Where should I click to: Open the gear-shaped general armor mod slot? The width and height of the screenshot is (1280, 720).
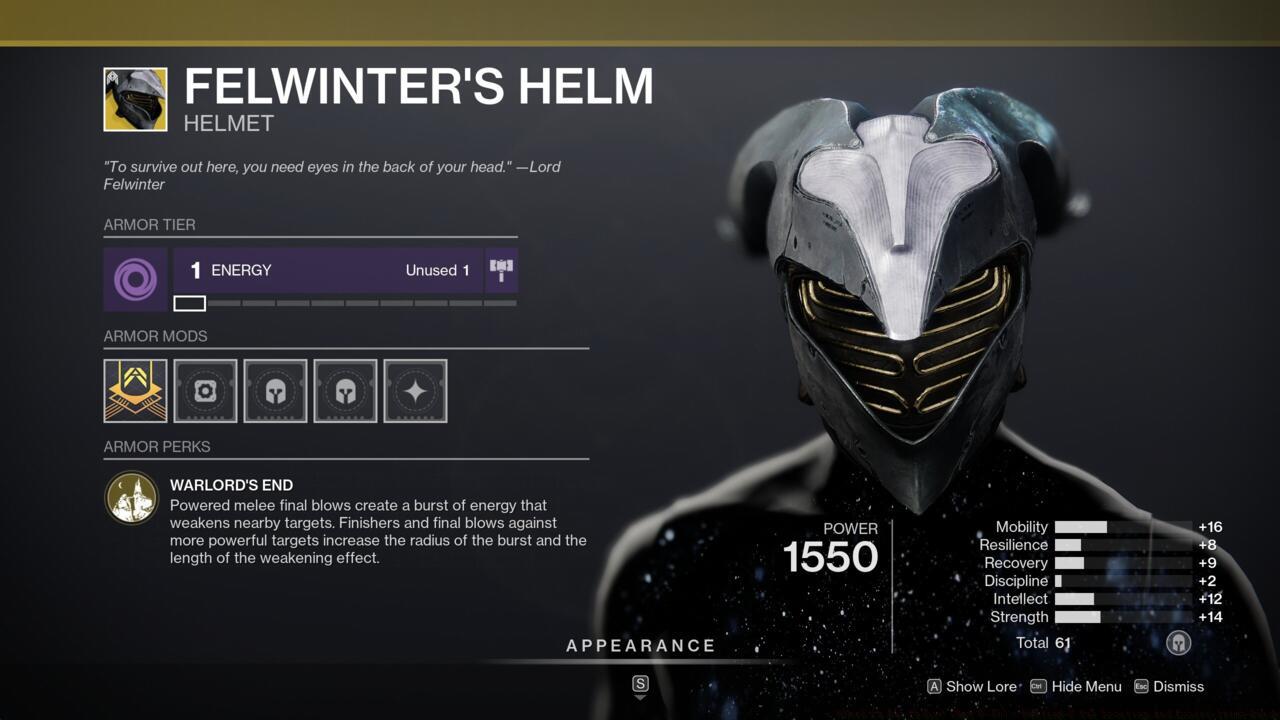coord(205,391)
